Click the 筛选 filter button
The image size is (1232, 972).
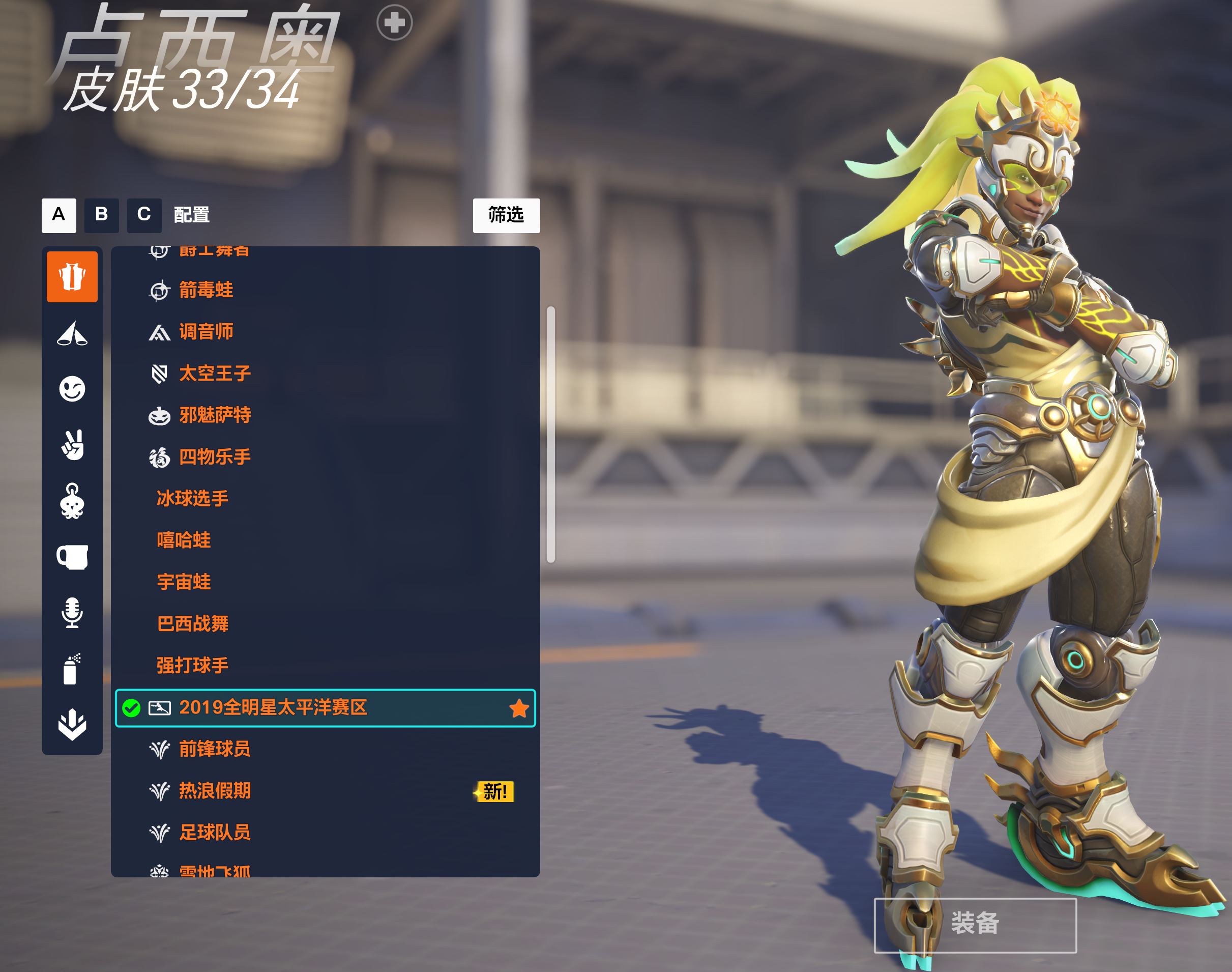click(506, 215)
